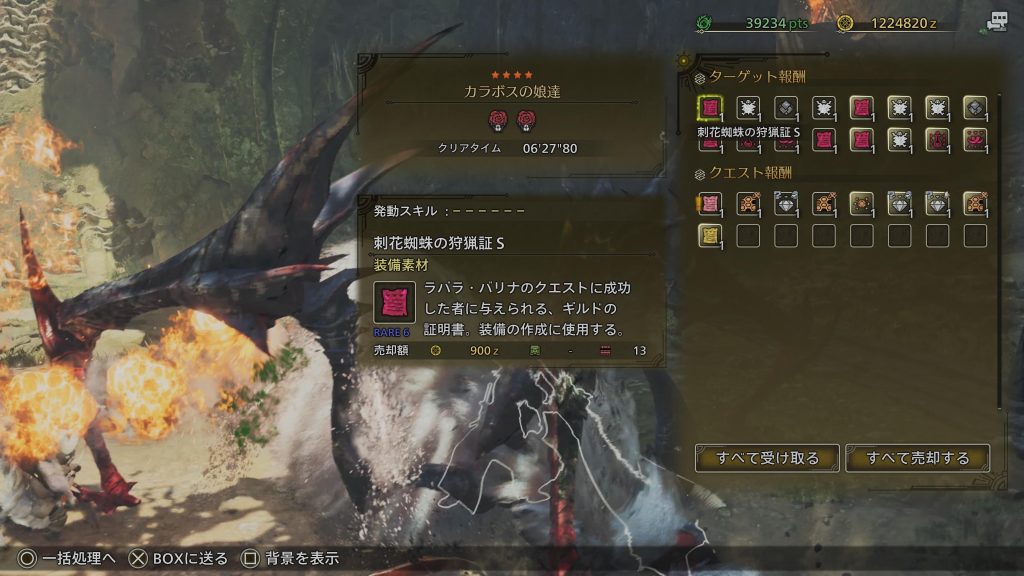
Task: Select the yellow ticket in quest rewards
Action: 710,236
